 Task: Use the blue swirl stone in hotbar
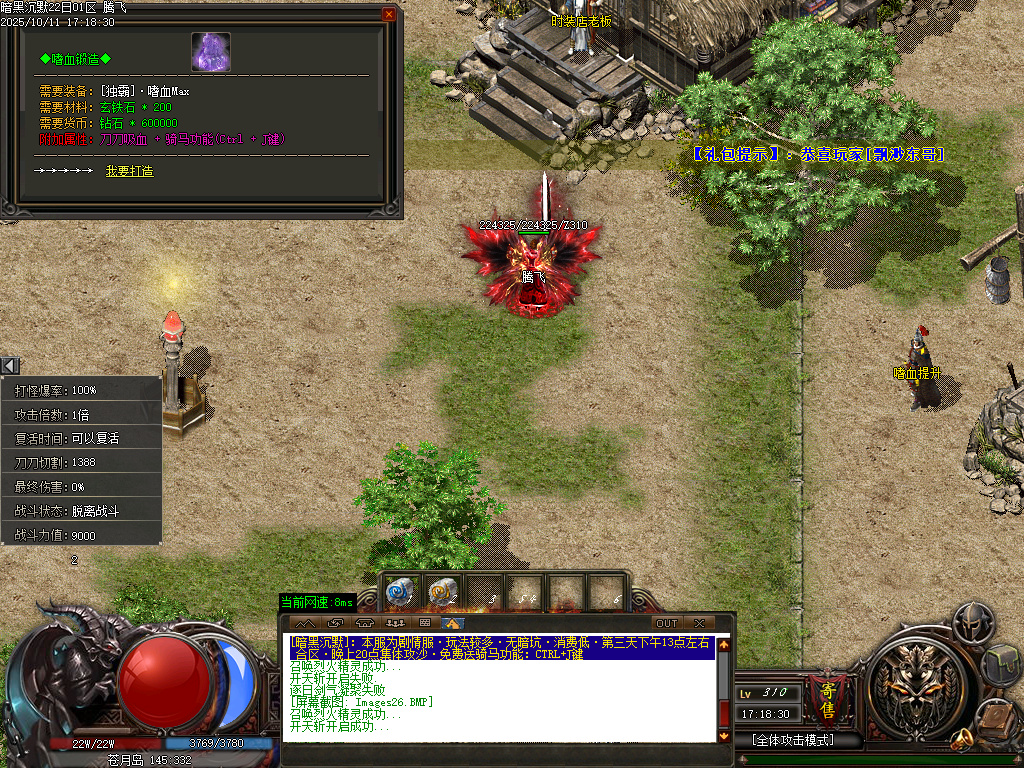(x=400, y=592)
